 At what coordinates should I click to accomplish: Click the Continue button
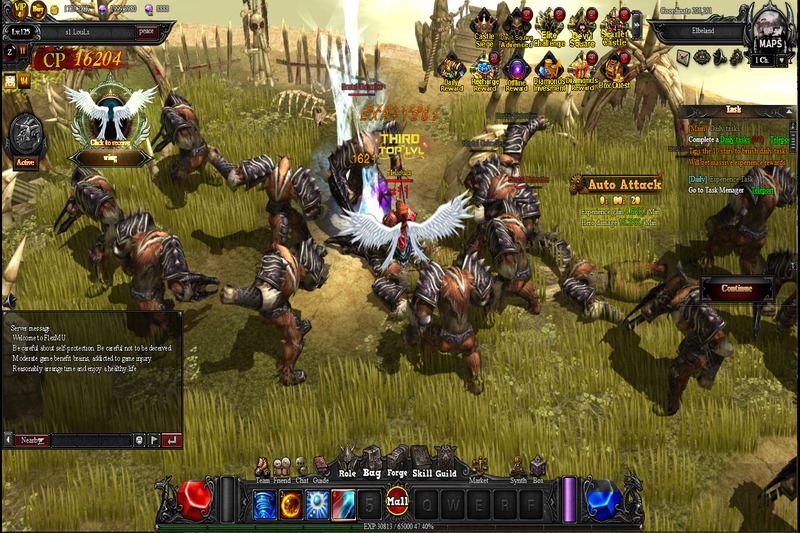736,289
